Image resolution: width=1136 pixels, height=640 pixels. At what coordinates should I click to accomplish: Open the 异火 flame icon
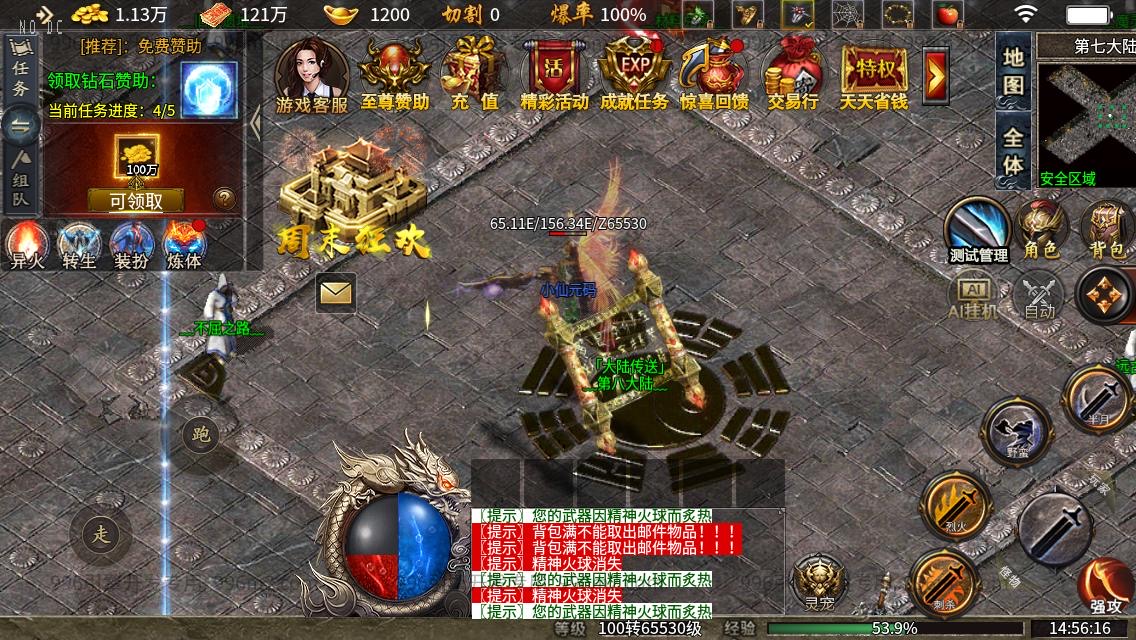[26, 245]
